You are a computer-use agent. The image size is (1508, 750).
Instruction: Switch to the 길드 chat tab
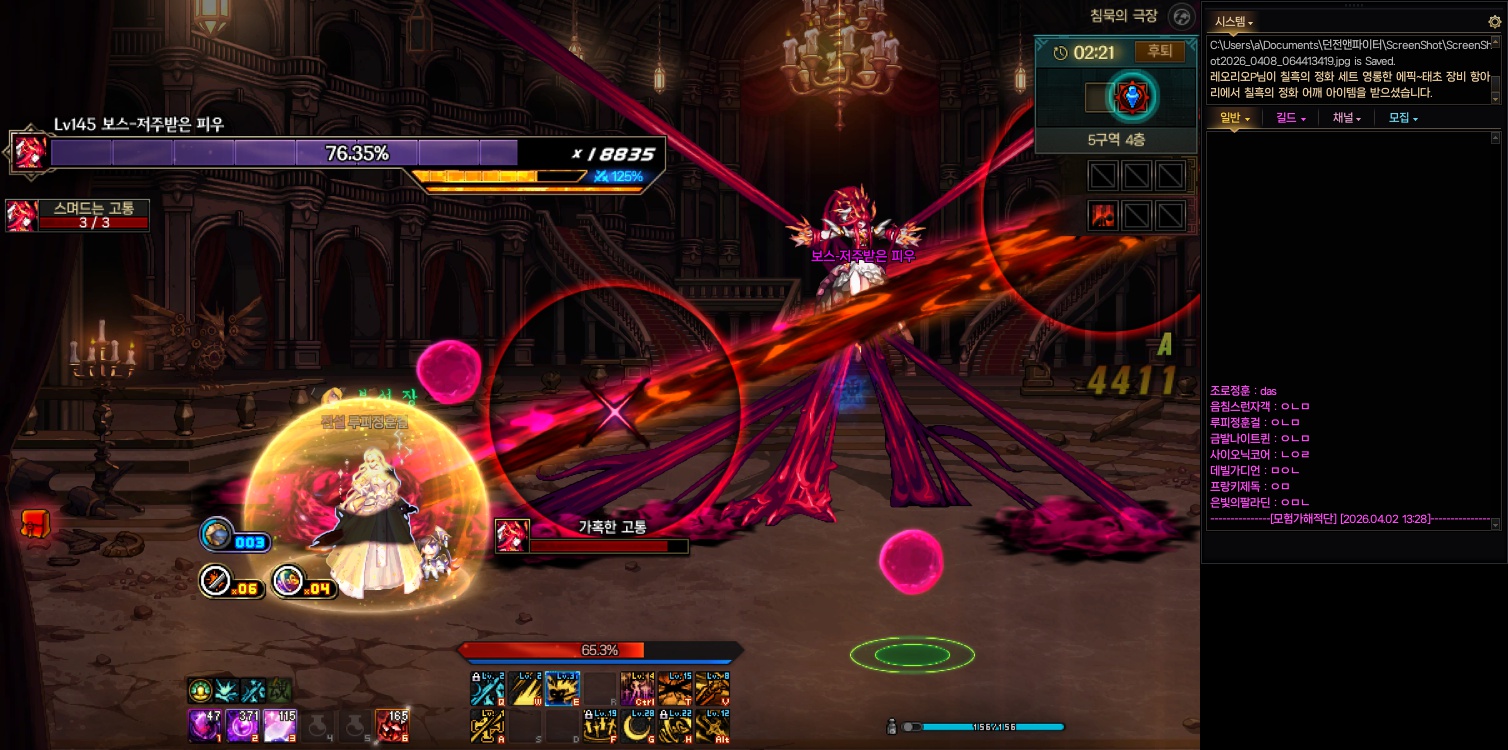point(1290,118)
